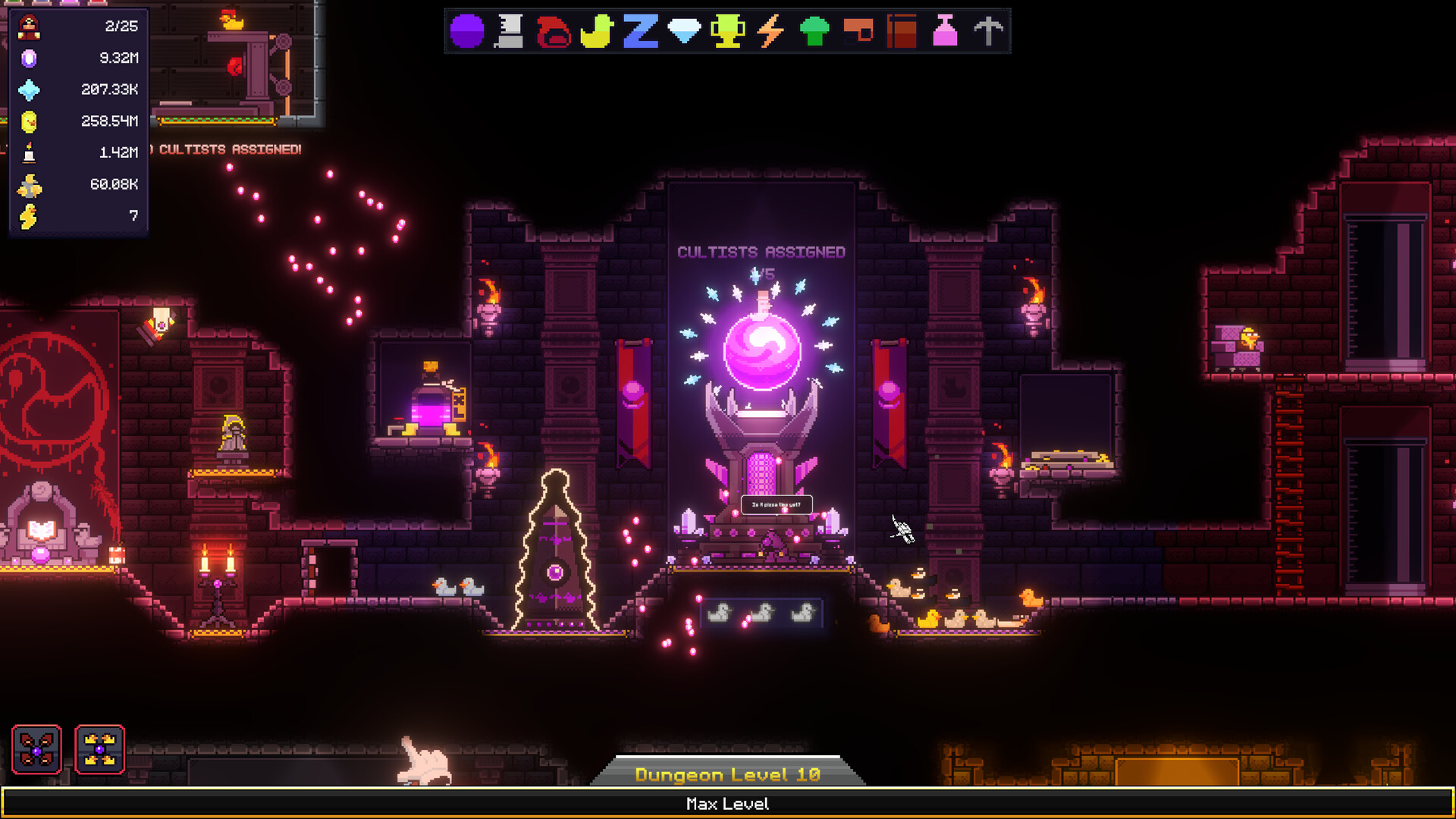The height and width of the screenshot is (819, 1456).
Task: Select the orange hammer toolbar icon
Action: point(858,32)
